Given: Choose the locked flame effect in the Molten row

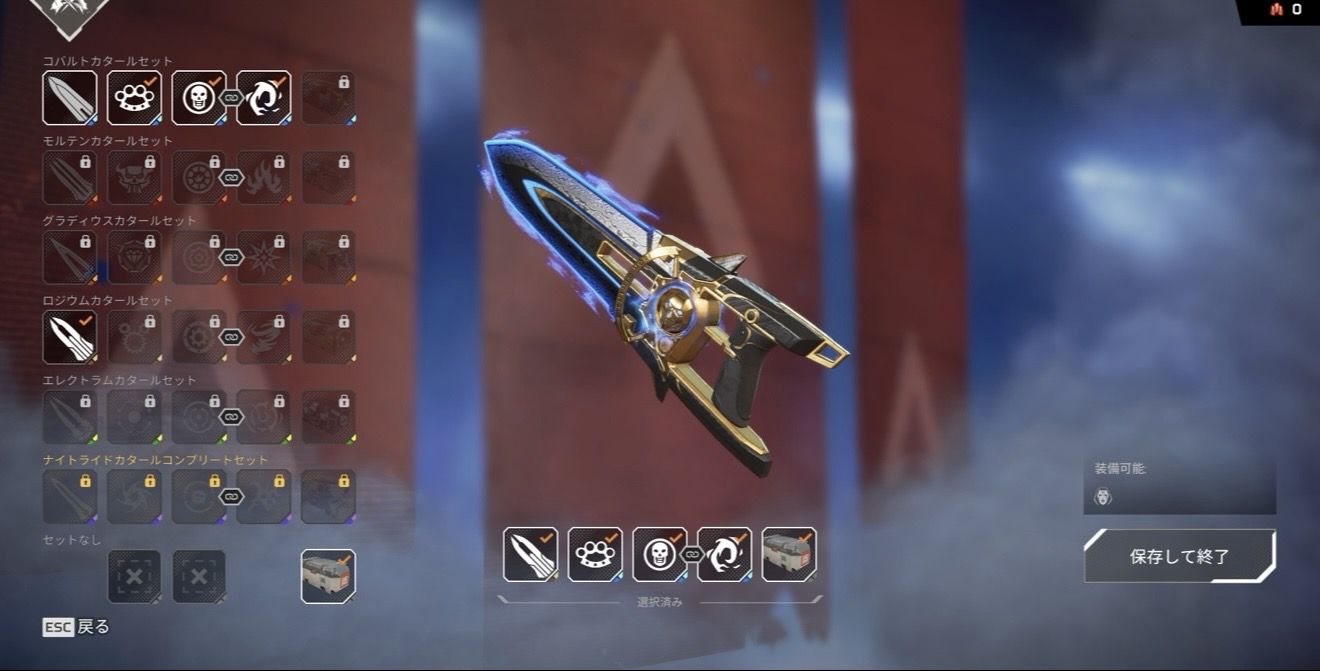Looking at the screenshot, I should pyautogui.click(x=264, y=178).
